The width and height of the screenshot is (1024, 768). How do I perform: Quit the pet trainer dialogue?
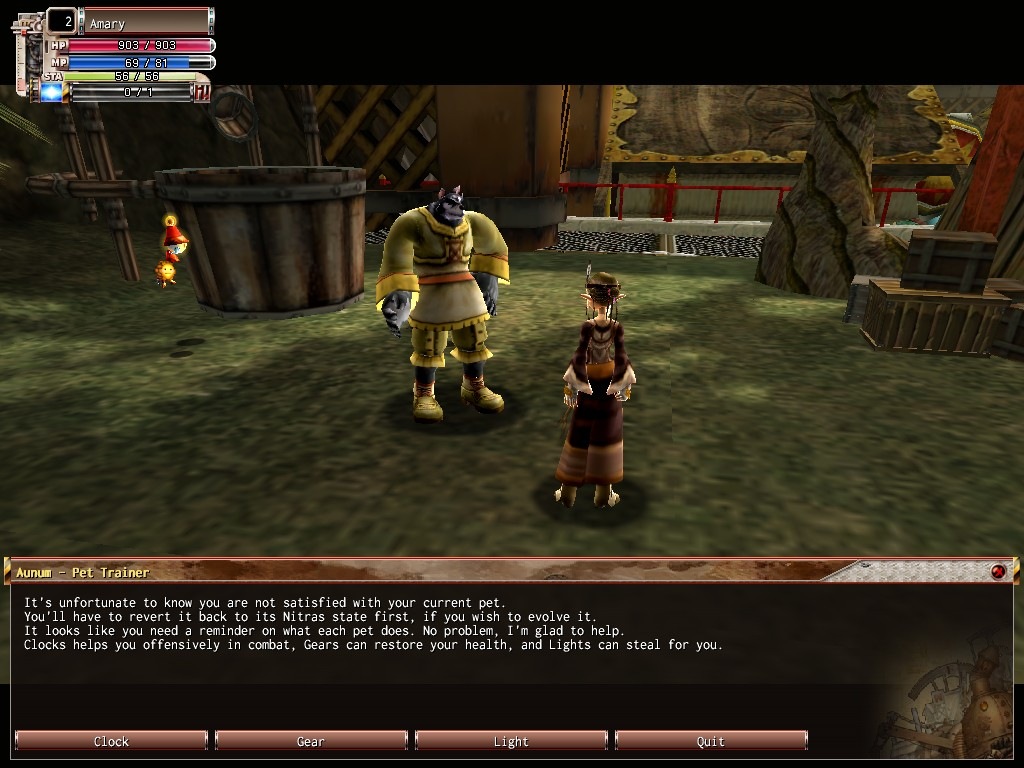coord(711,741)
